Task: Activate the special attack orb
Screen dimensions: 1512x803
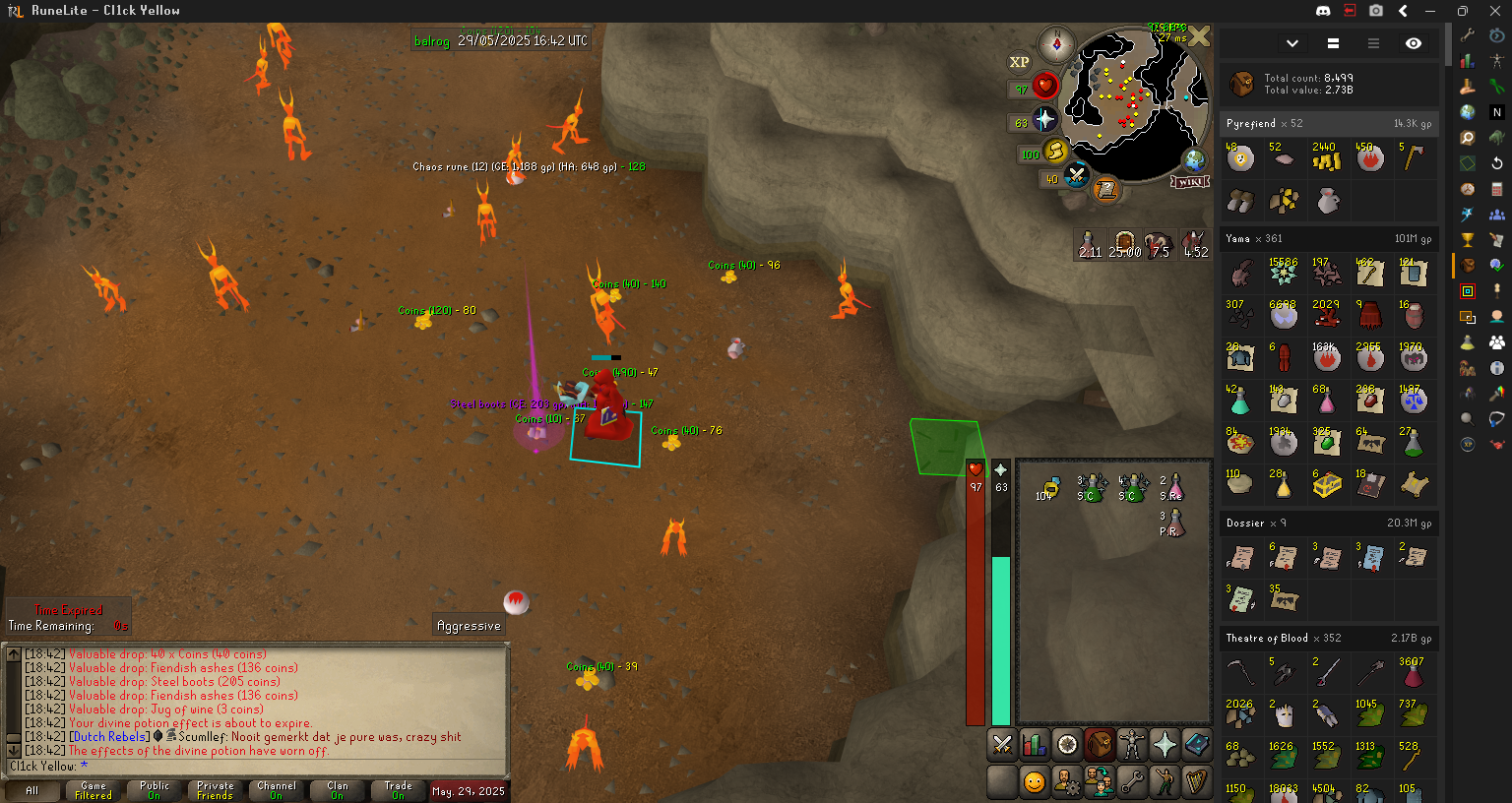Action: [1076, 176]
